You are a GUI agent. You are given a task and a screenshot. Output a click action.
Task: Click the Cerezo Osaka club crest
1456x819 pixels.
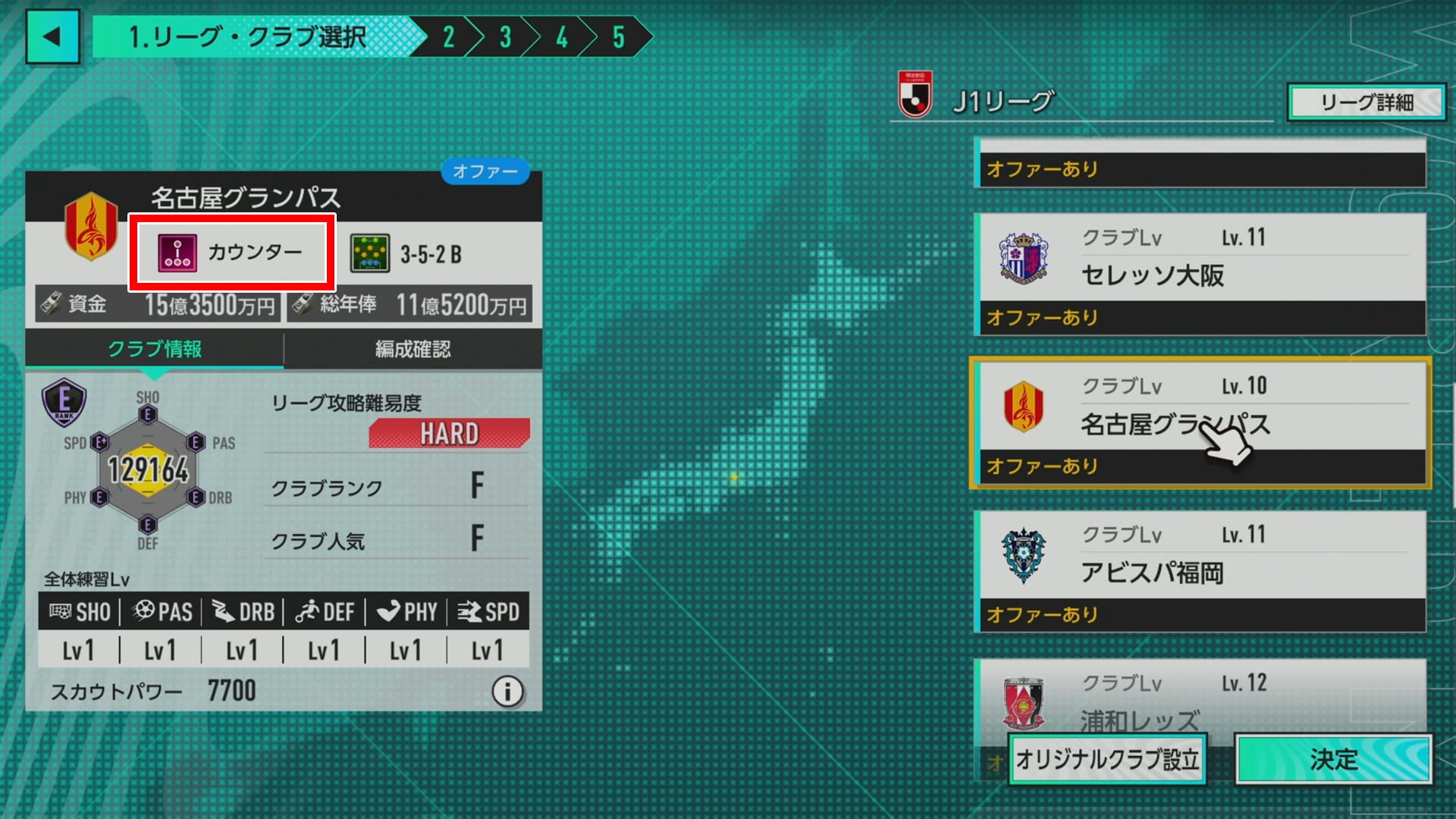tap(1024, 256)
